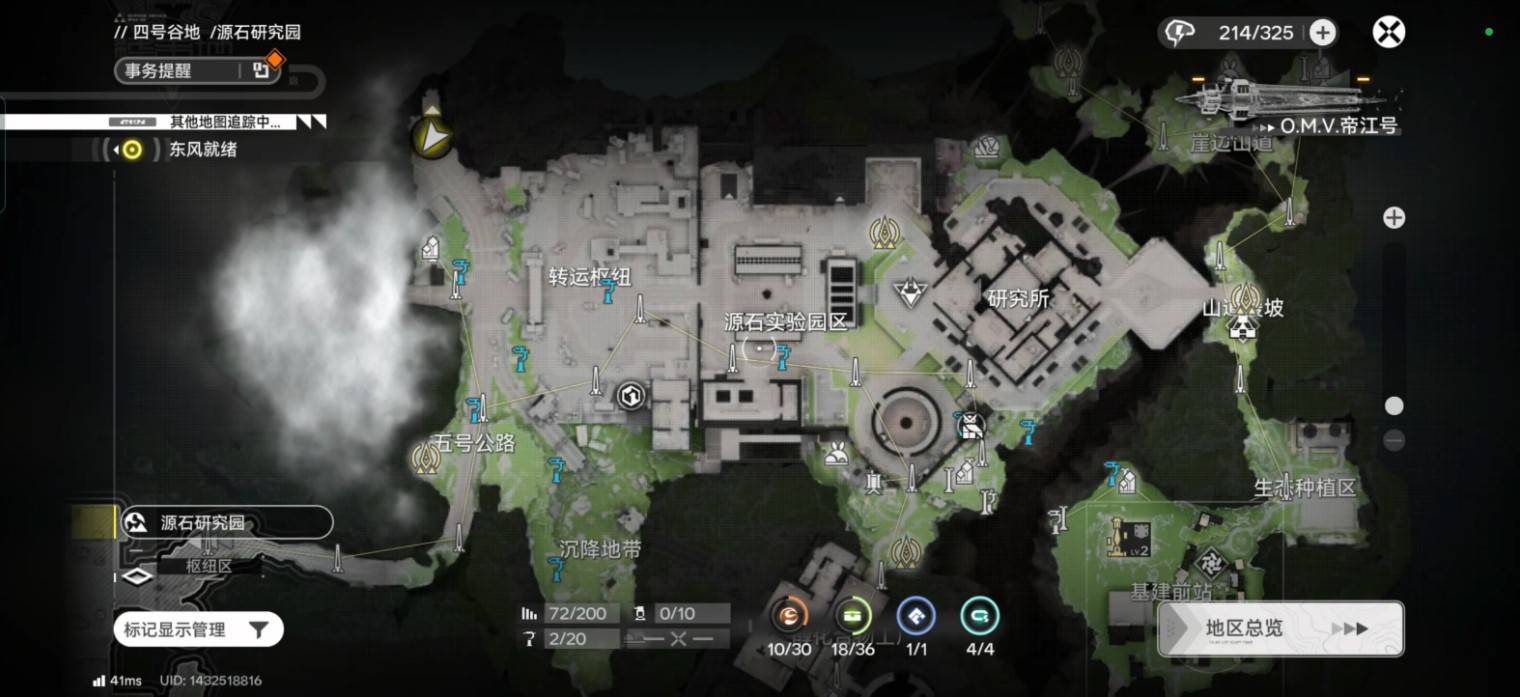The width and height of the screenshot is (1520, 697).
Task: Add stamina using the plus button beside 214/325
Action: pyautogui.click(x=1323, y=33)
